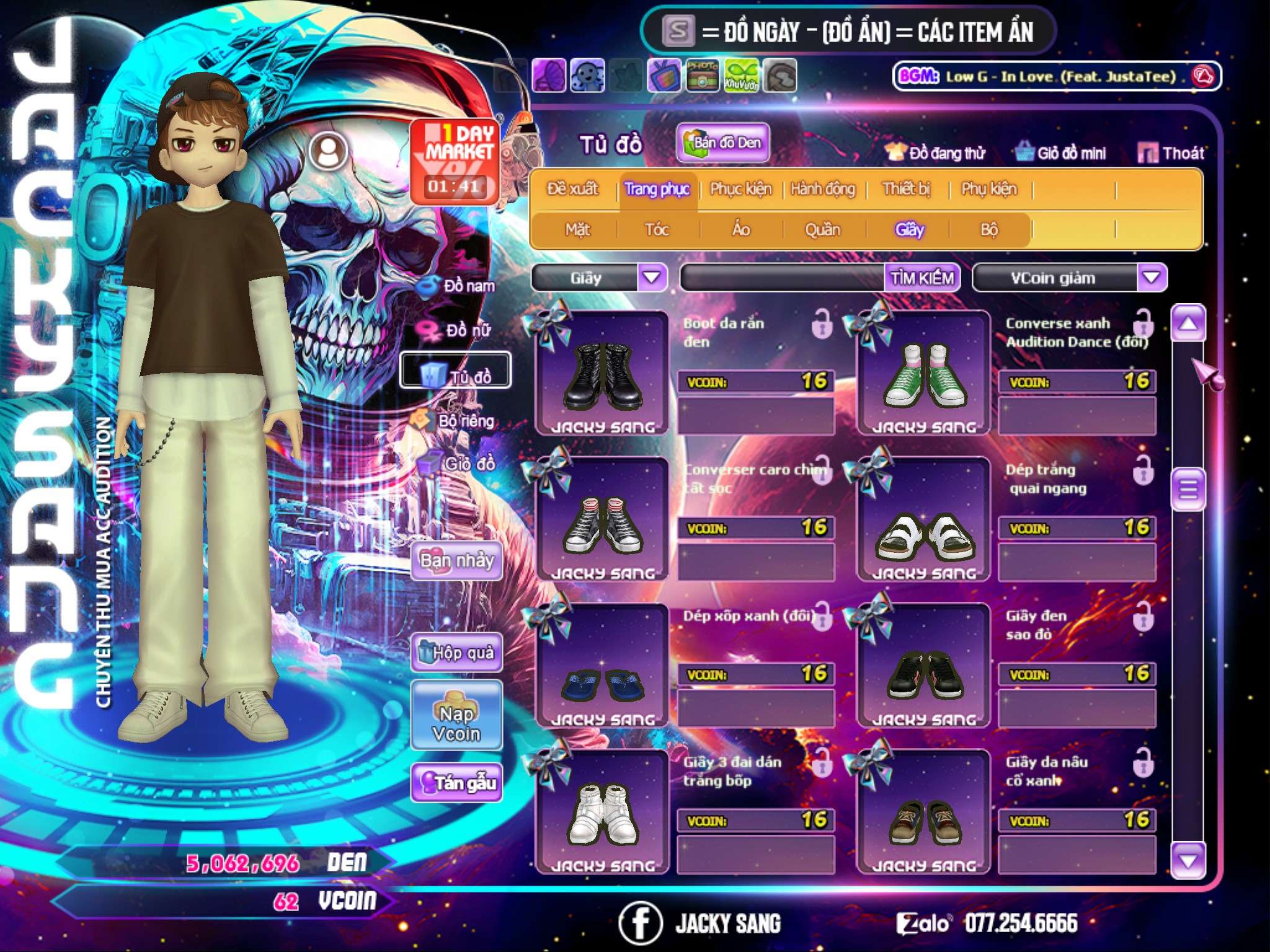This screenshot has height=952, width=1270.
Task: Show the Đồ nữ female clothing
Action: 458,330
